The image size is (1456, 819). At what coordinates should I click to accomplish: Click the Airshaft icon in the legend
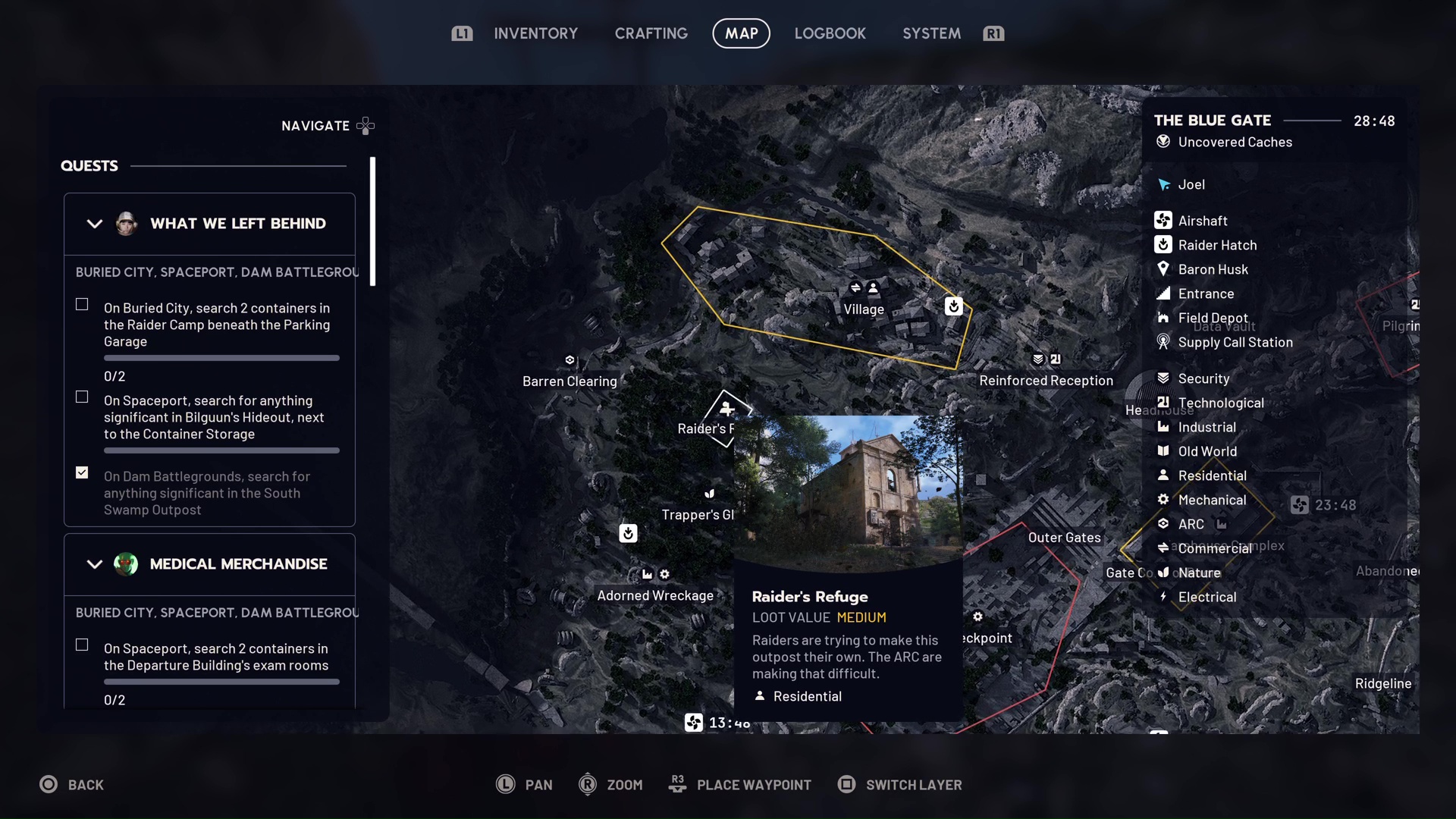click(1164, 220)
